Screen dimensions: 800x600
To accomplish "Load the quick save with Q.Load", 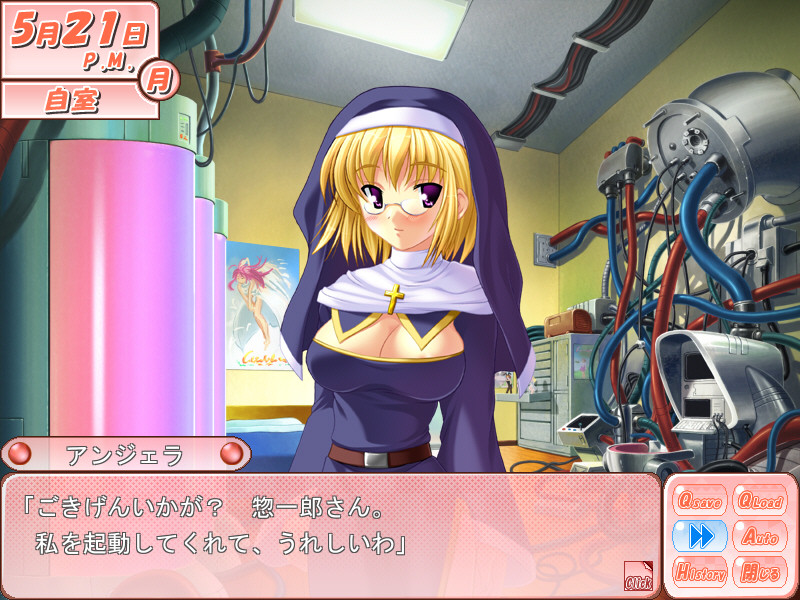I will pos(758,499).
